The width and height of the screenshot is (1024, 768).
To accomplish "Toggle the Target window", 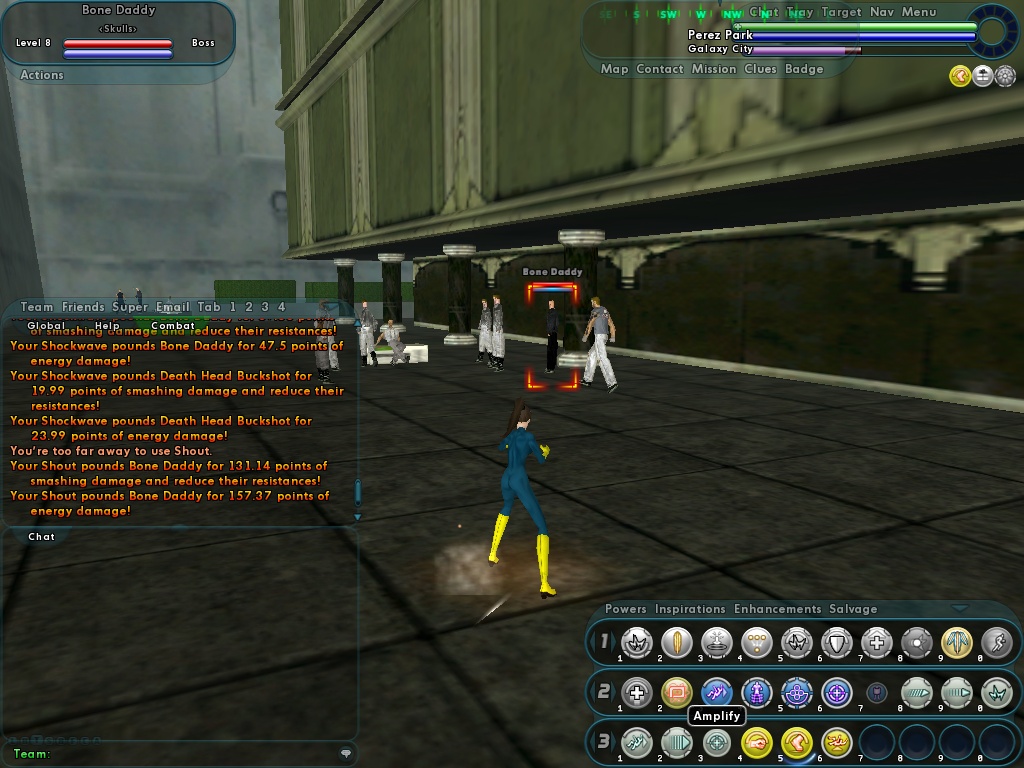I will click(841, 12).
